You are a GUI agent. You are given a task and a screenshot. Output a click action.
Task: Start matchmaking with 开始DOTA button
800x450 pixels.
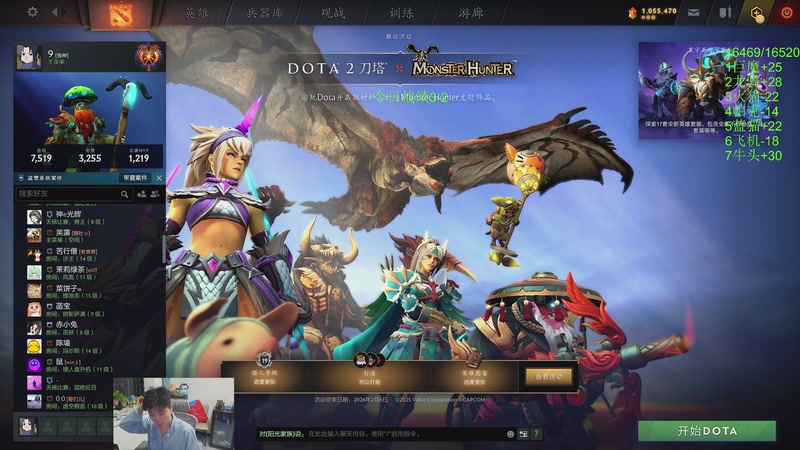[x=706, y=431]
